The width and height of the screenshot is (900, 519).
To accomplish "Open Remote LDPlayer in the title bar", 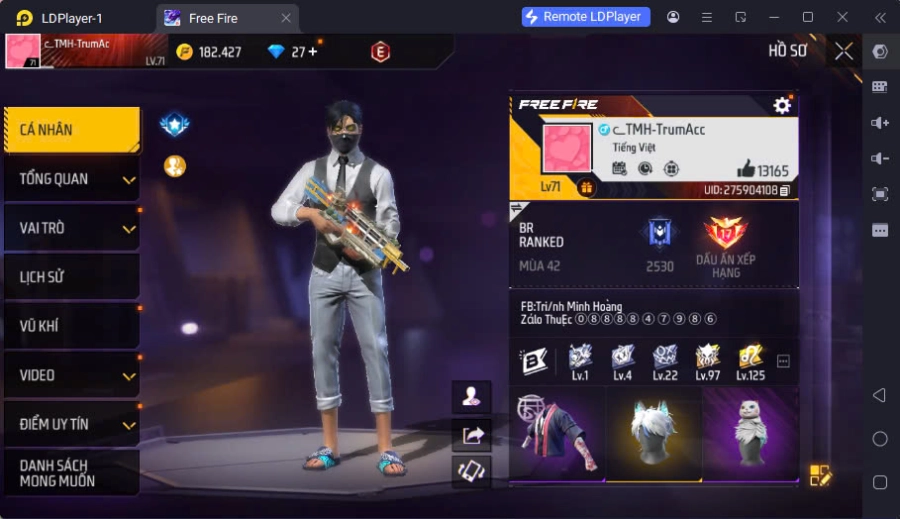I will tap(586, 17).
